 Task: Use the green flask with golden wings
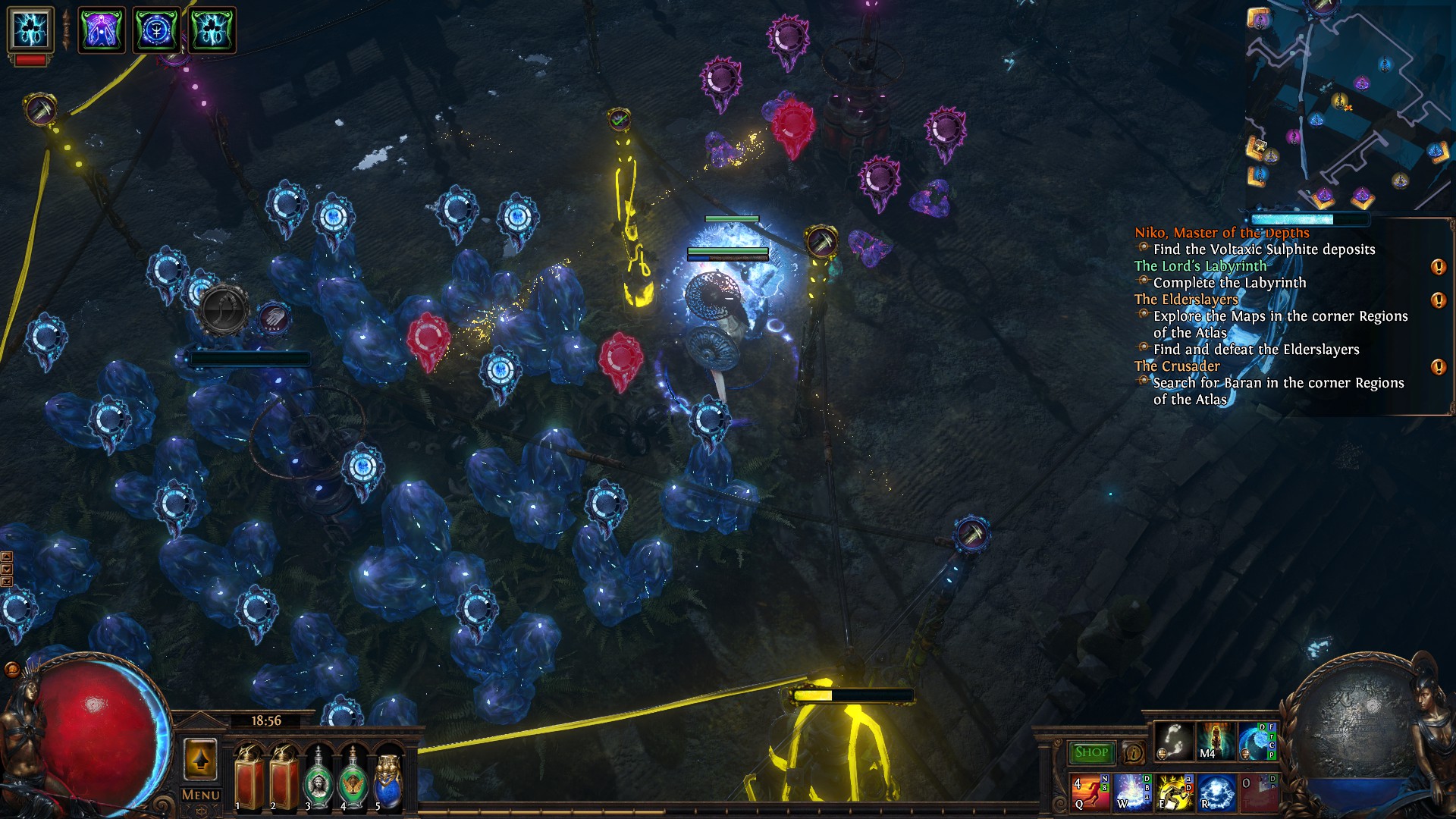click(353, 780)
